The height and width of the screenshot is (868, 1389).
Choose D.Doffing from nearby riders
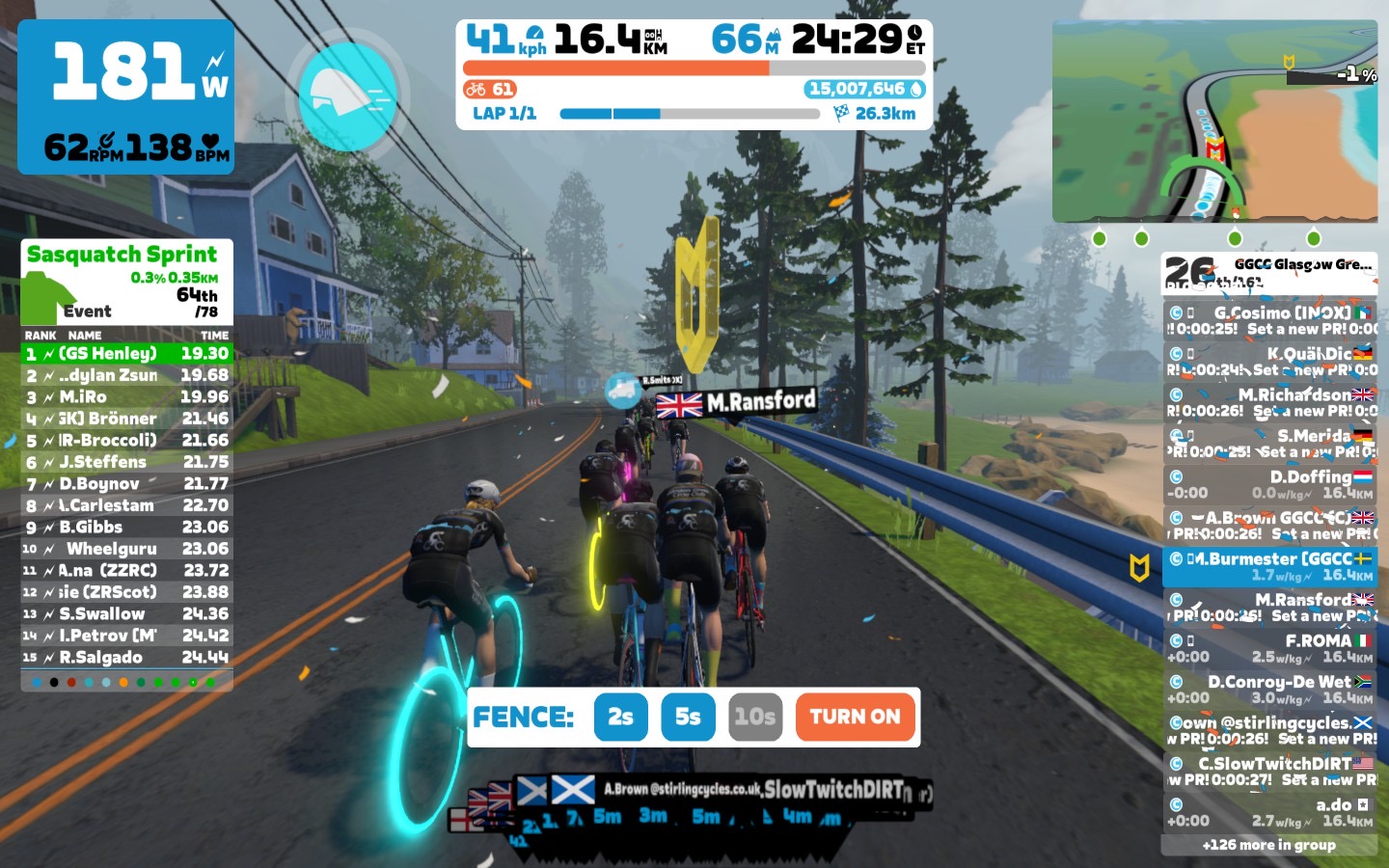pyautogui.click(x=1269, y=484)
